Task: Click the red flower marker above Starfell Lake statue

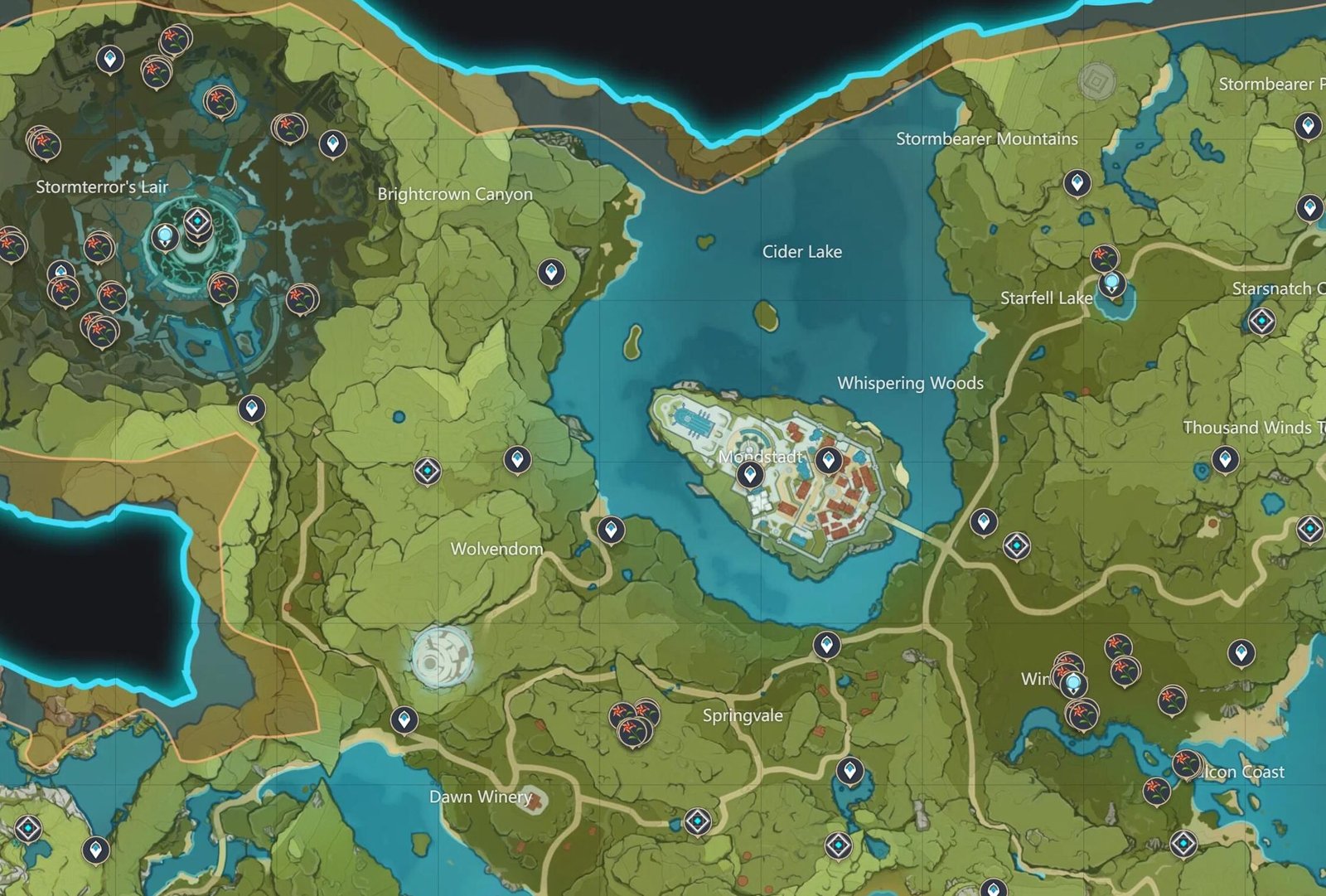Action: pos(1103,257)
